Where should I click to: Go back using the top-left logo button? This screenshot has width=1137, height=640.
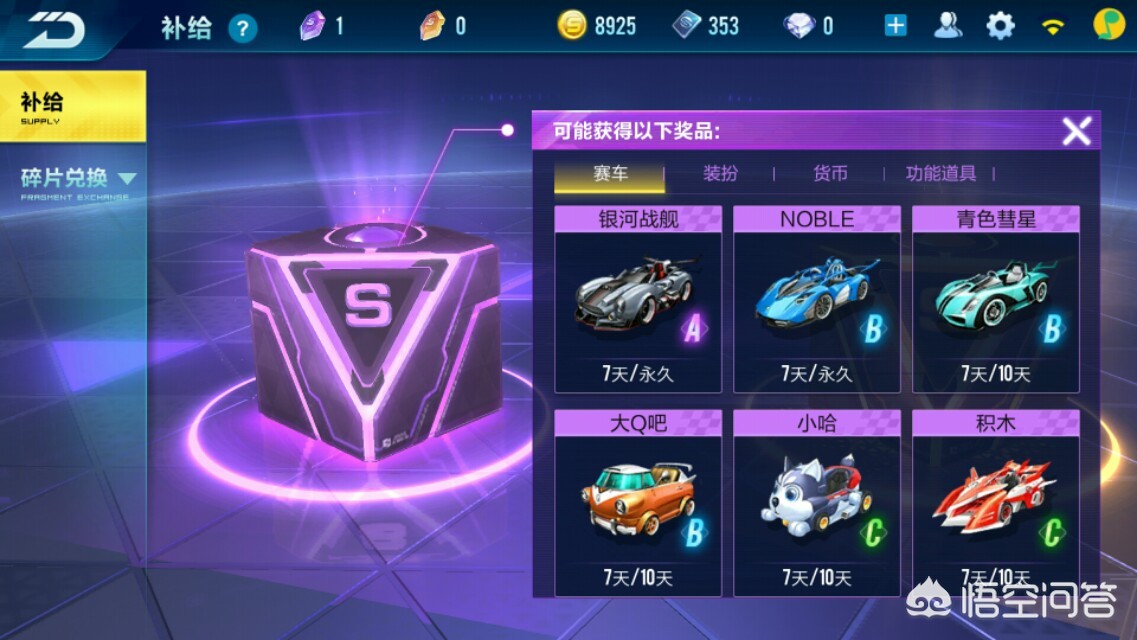pos(54,28)
